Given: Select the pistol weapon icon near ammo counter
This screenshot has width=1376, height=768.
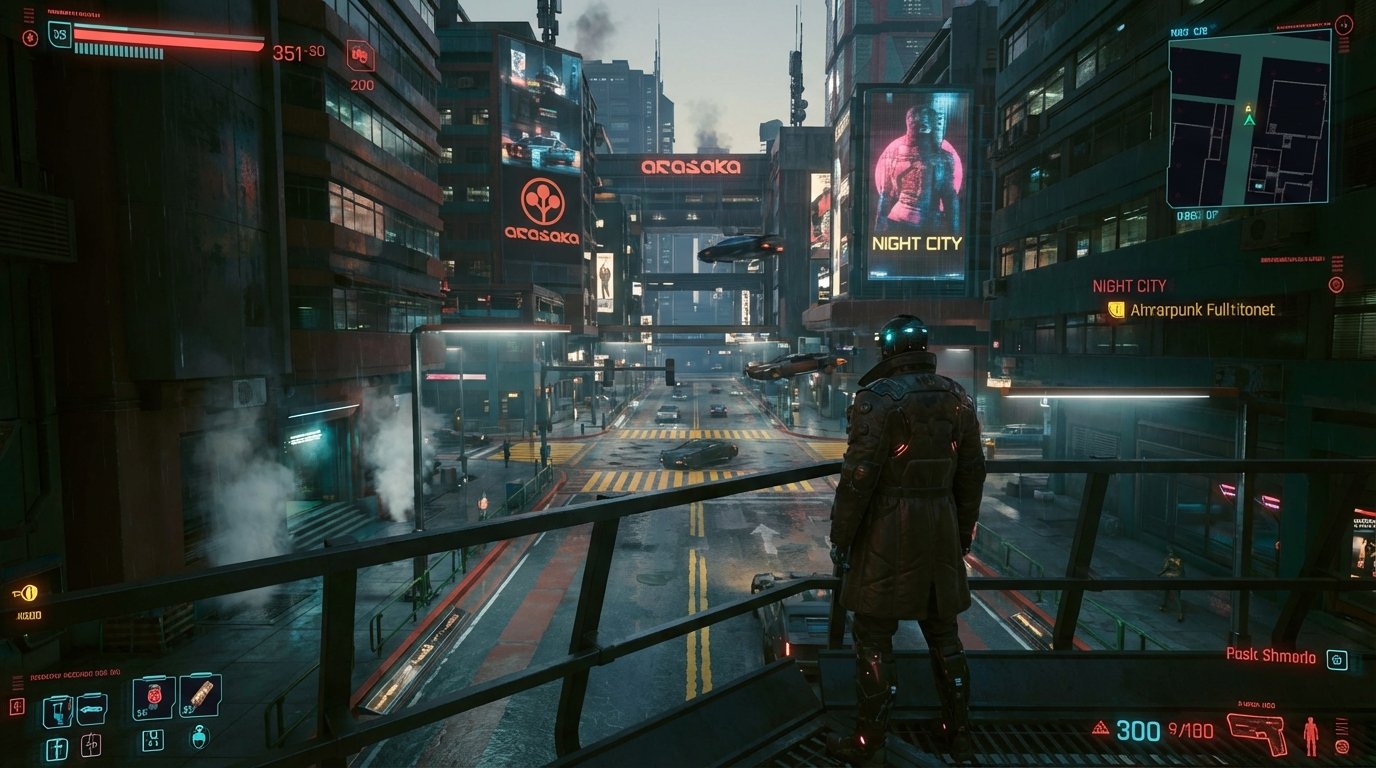Looking at the screenshot, I should point(1257,733).
